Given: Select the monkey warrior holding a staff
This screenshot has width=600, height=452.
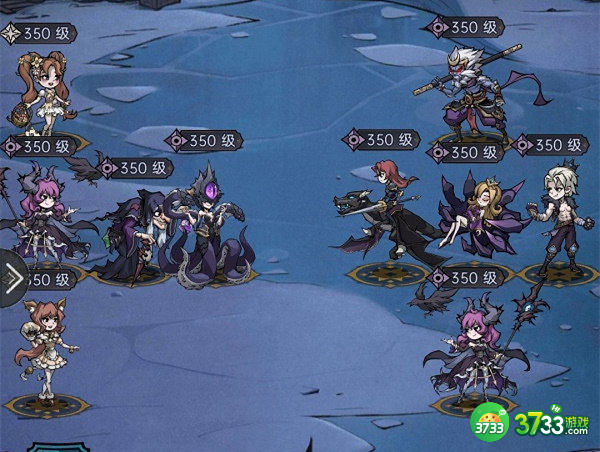Looking at the screenshot, I should [x=470, y=92].
